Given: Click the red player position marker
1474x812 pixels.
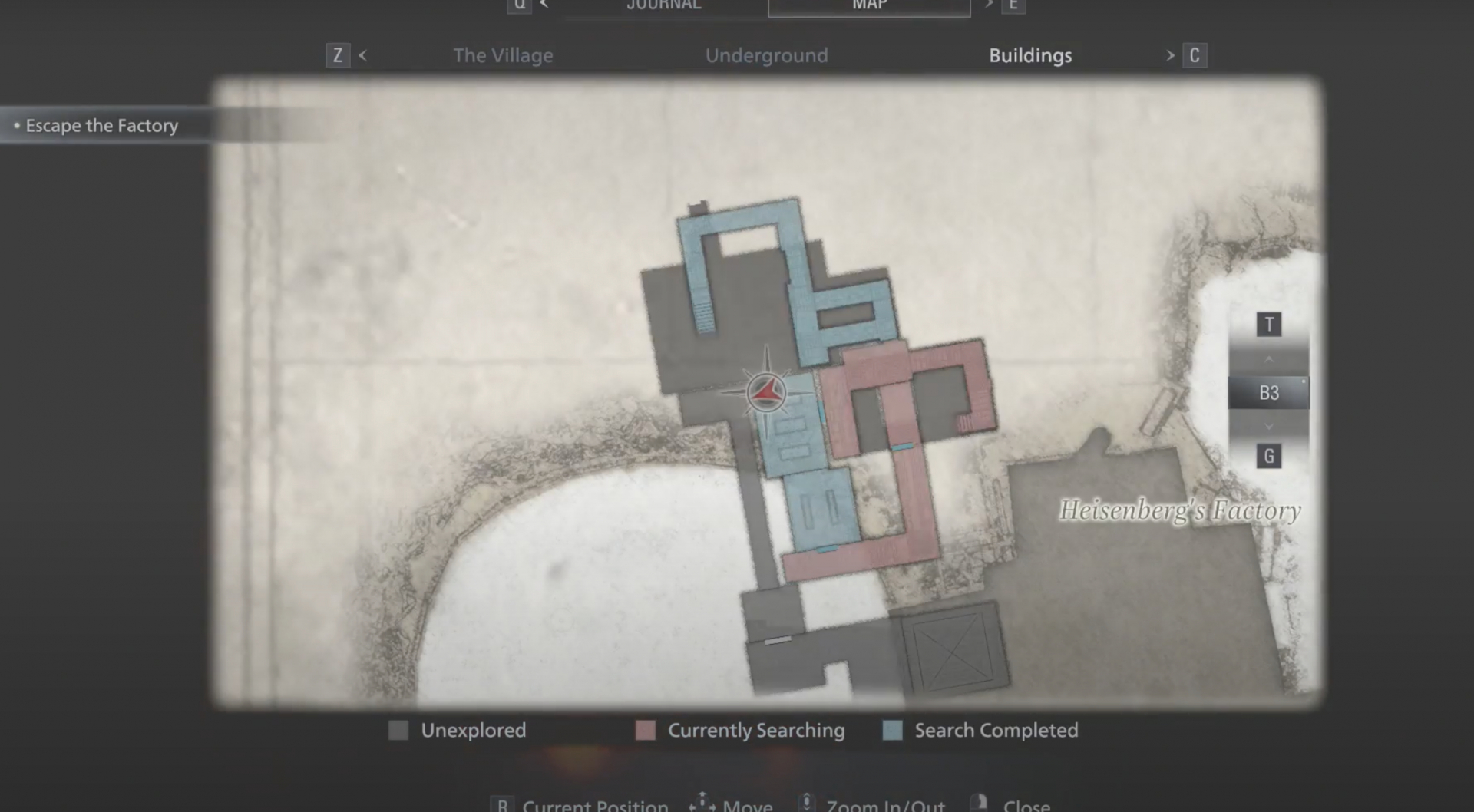Looking at the screenshot, I should (x=766, y=393).
